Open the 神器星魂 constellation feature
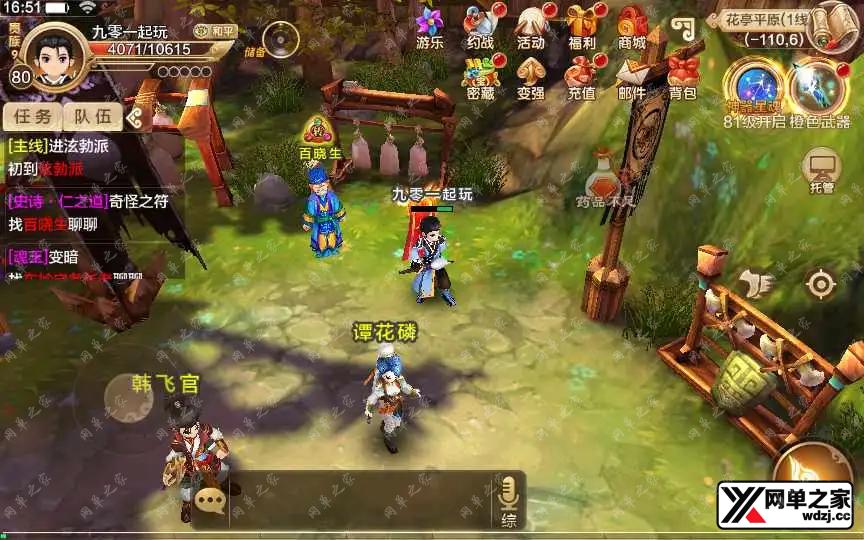Image resolution: width=864 pixels, height=540 pixels. (752, 86)
